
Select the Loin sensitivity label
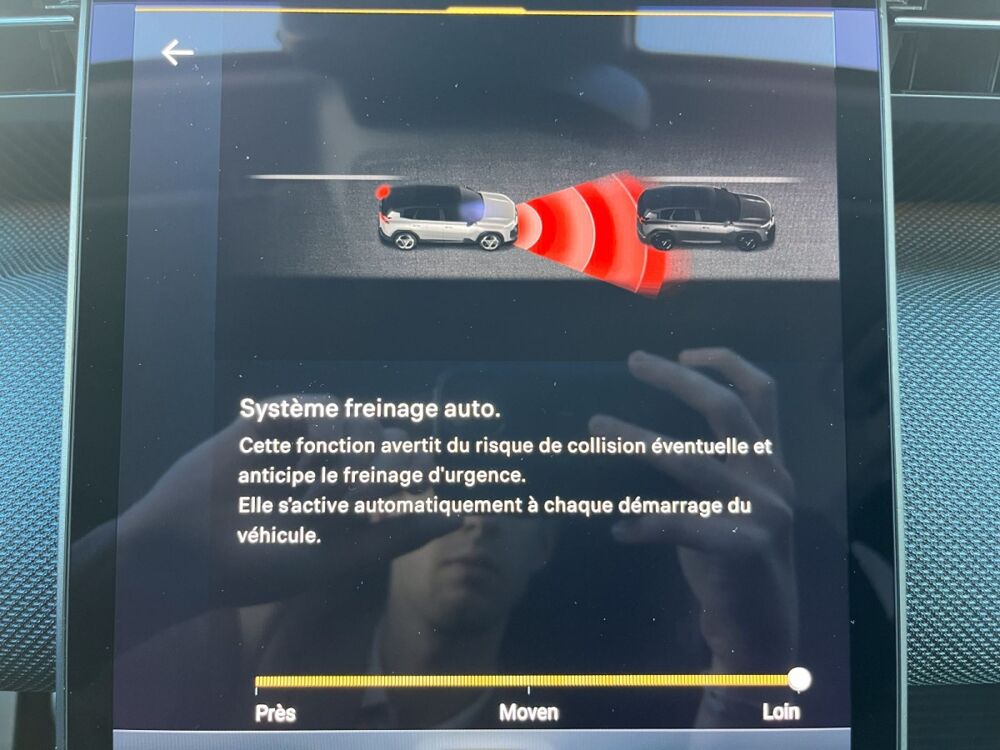(781, 712)
